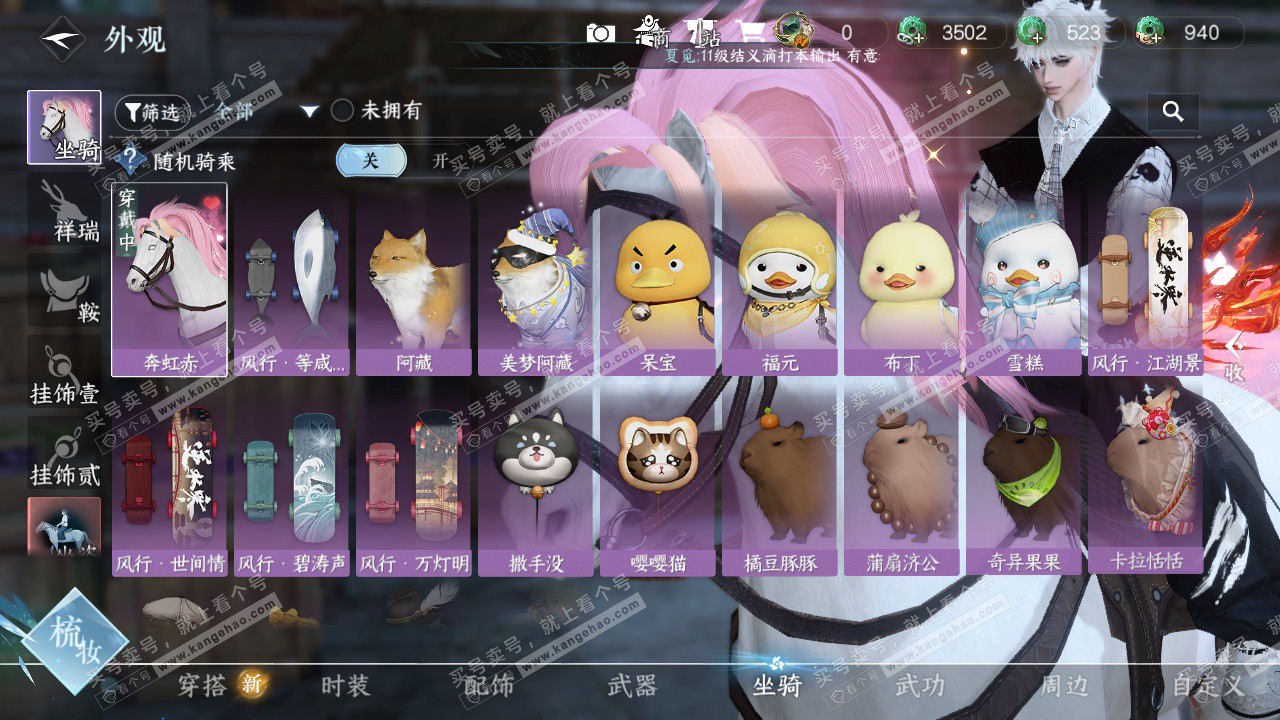Switch to the 武器 bottom tab

(x=632, y=686)
